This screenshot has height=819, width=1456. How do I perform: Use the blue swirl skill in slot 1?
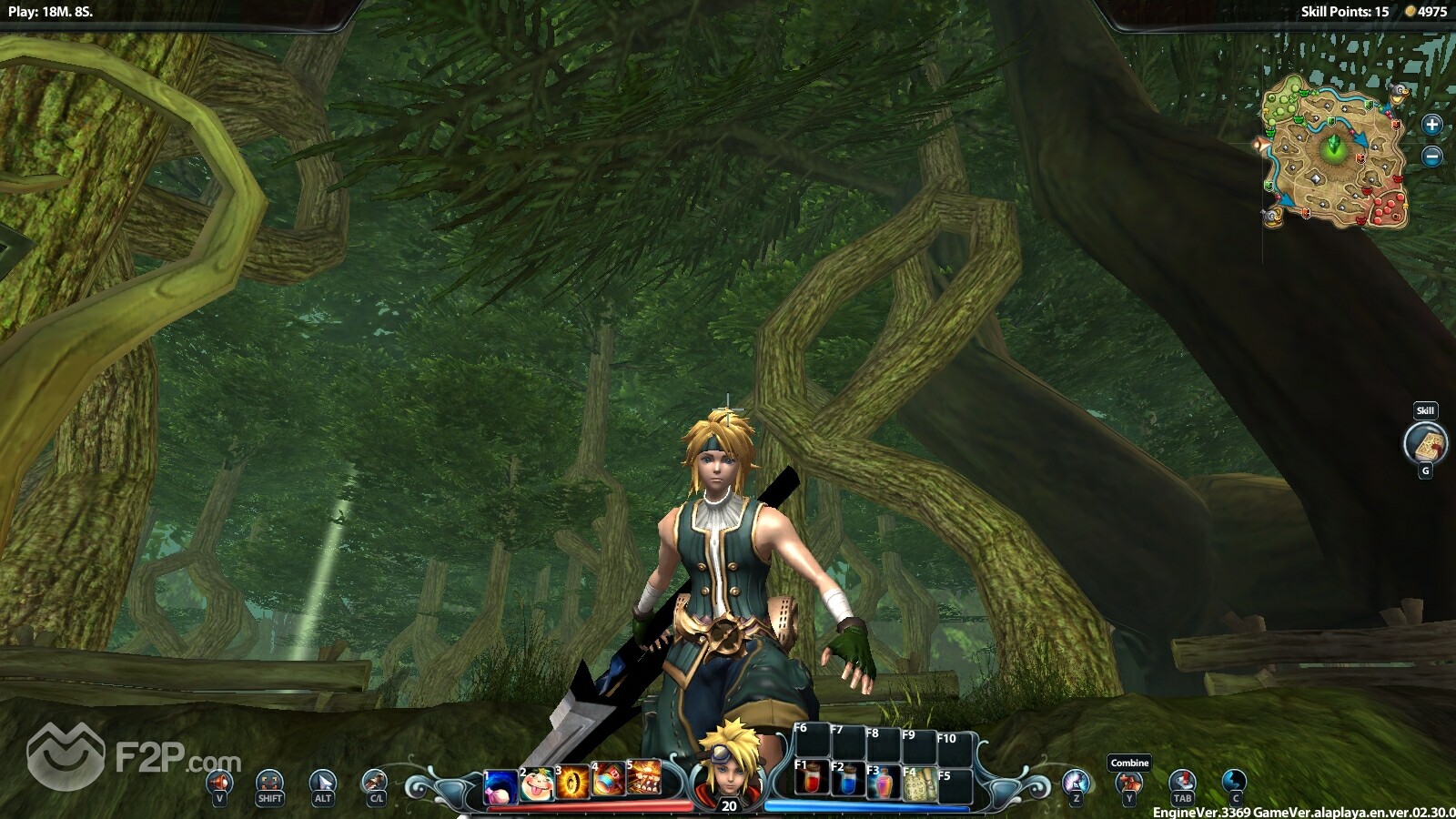point(501,786)
